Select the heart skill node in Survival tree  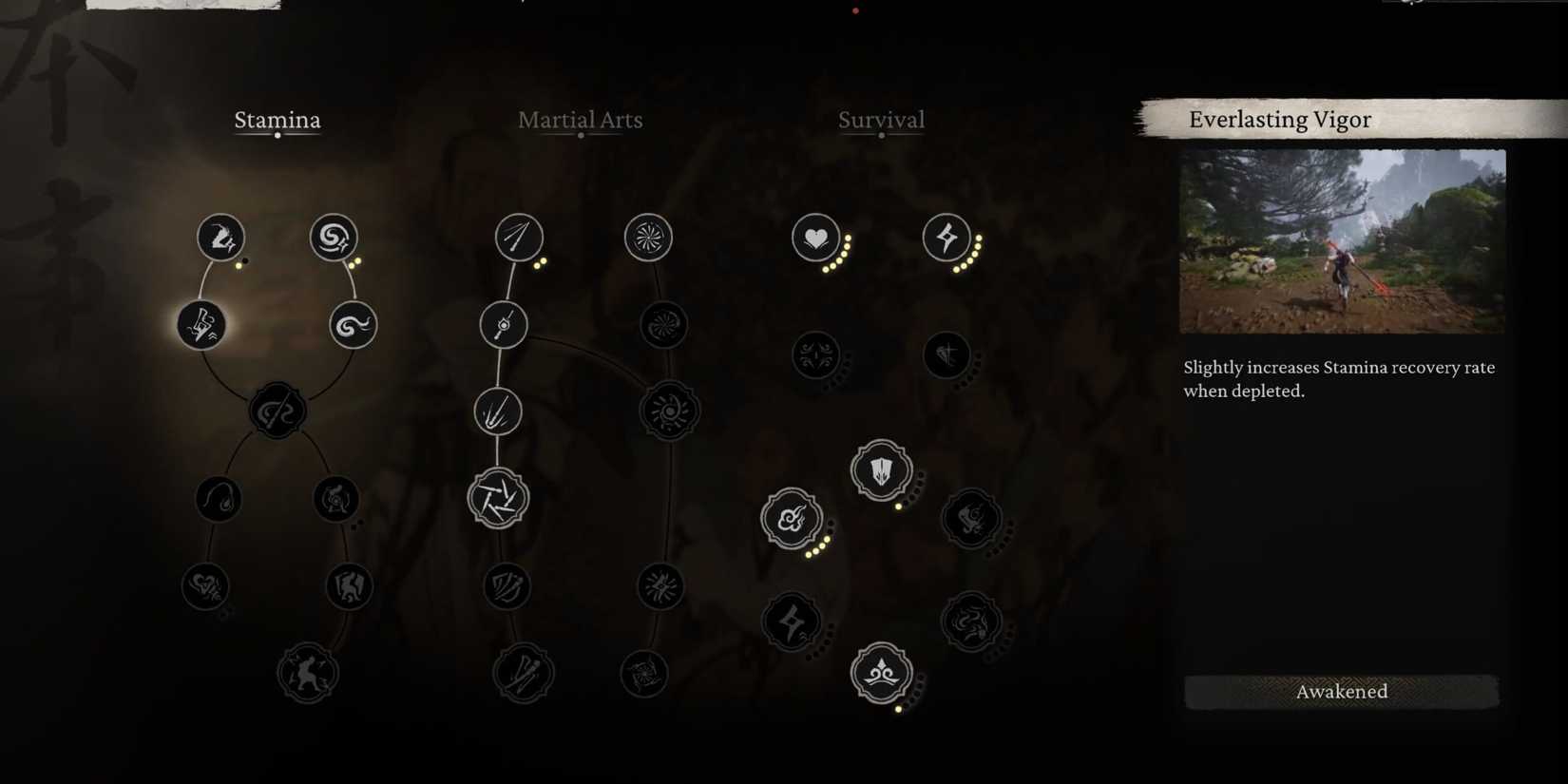click(815, 238)
